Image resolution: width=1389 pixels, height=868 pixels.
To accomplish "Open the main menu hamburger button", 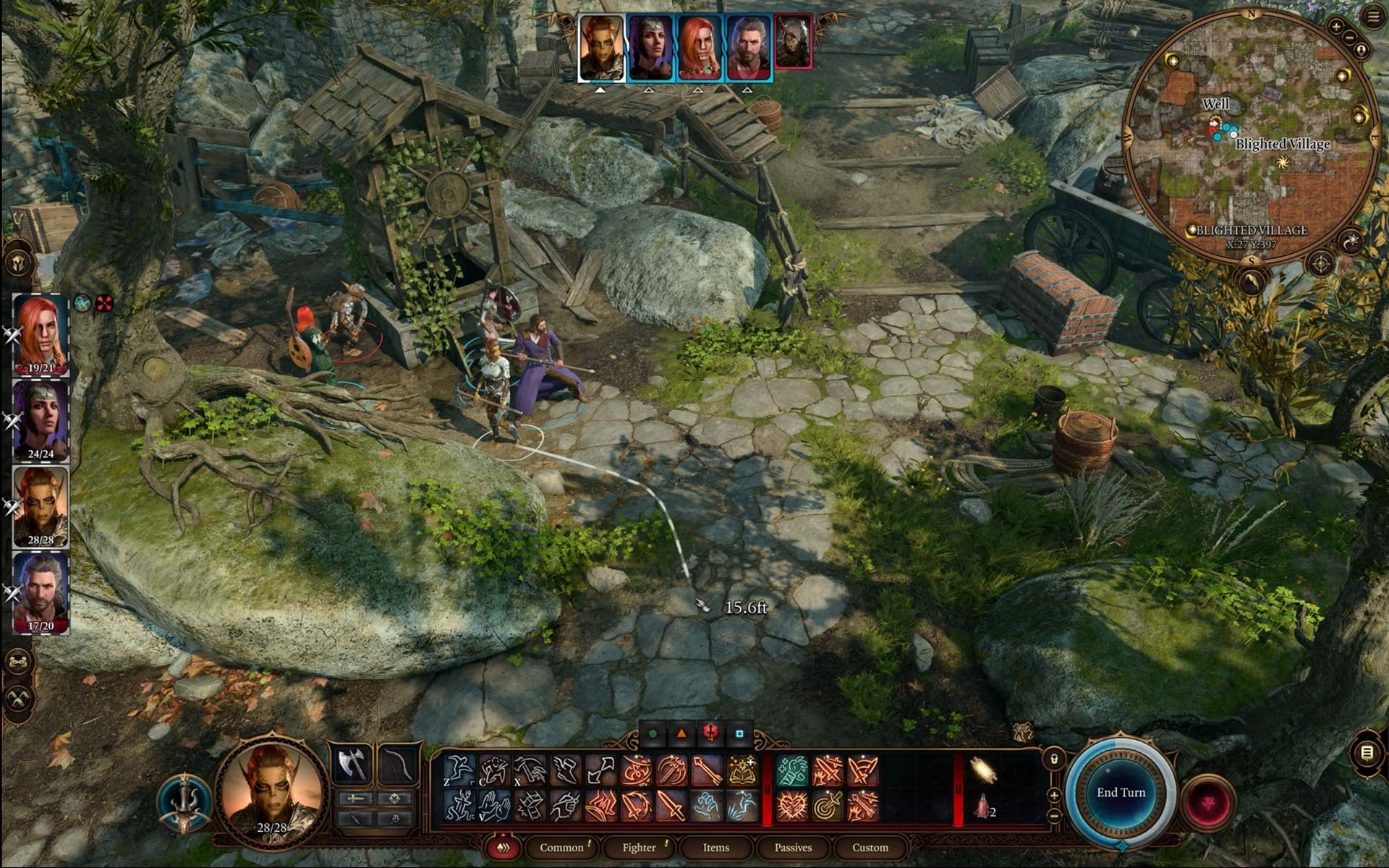I will click(1372, 16).
